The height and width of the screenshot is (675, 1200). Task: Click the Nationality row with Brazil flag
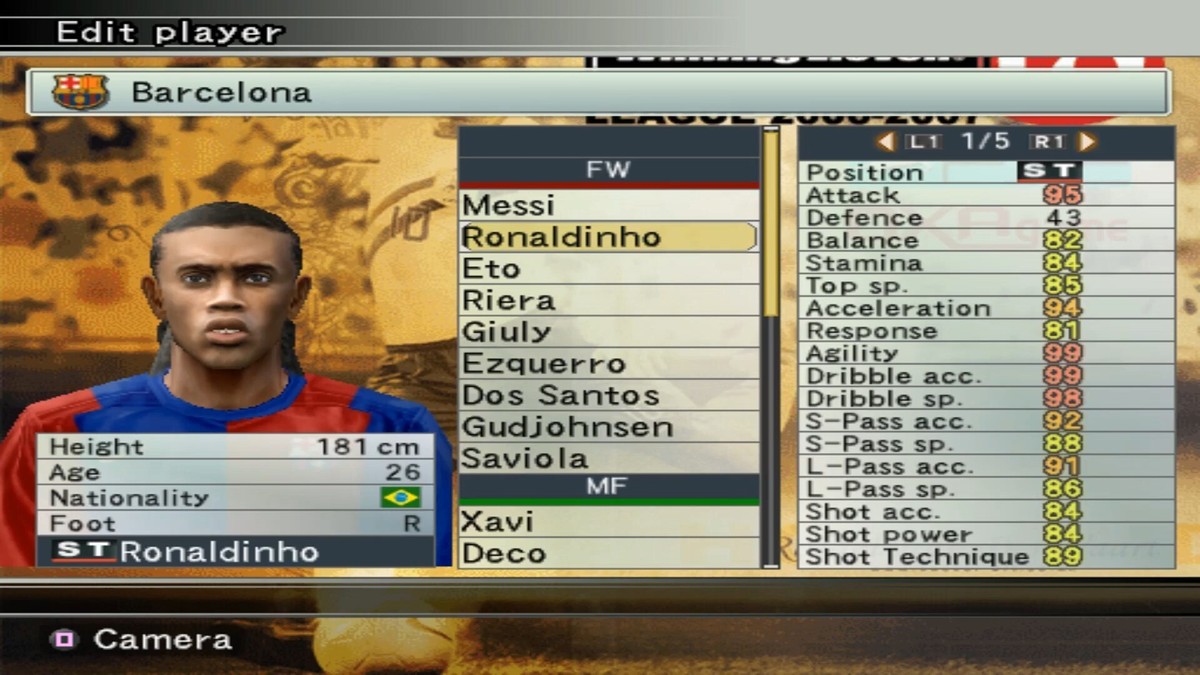[x=236, y=498]
